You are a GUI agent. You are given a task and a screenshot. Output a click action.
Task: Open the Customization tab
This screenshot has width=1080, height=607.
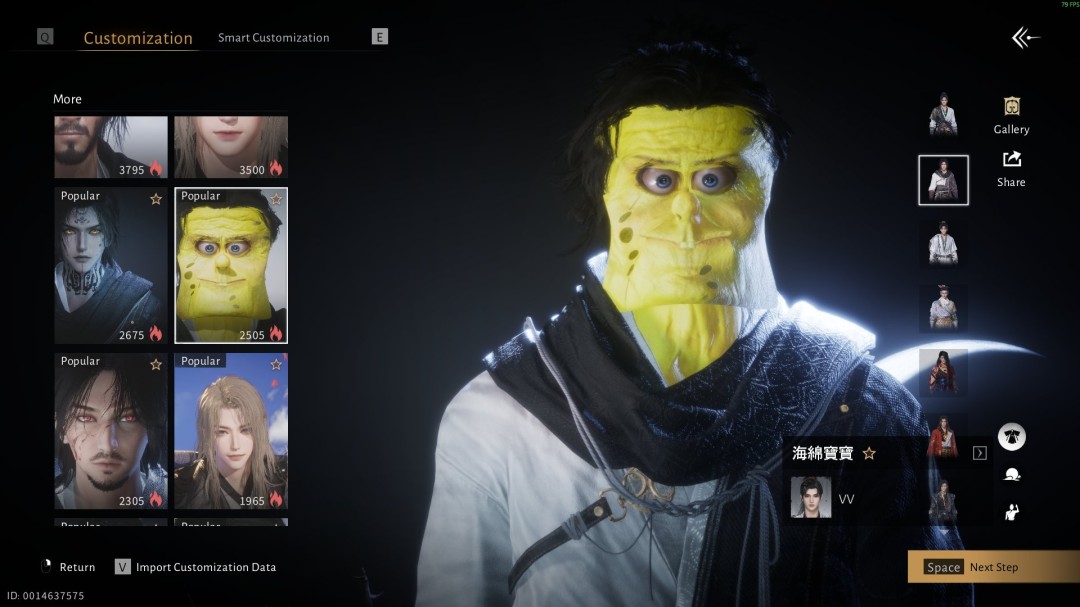tap(138, 38)
